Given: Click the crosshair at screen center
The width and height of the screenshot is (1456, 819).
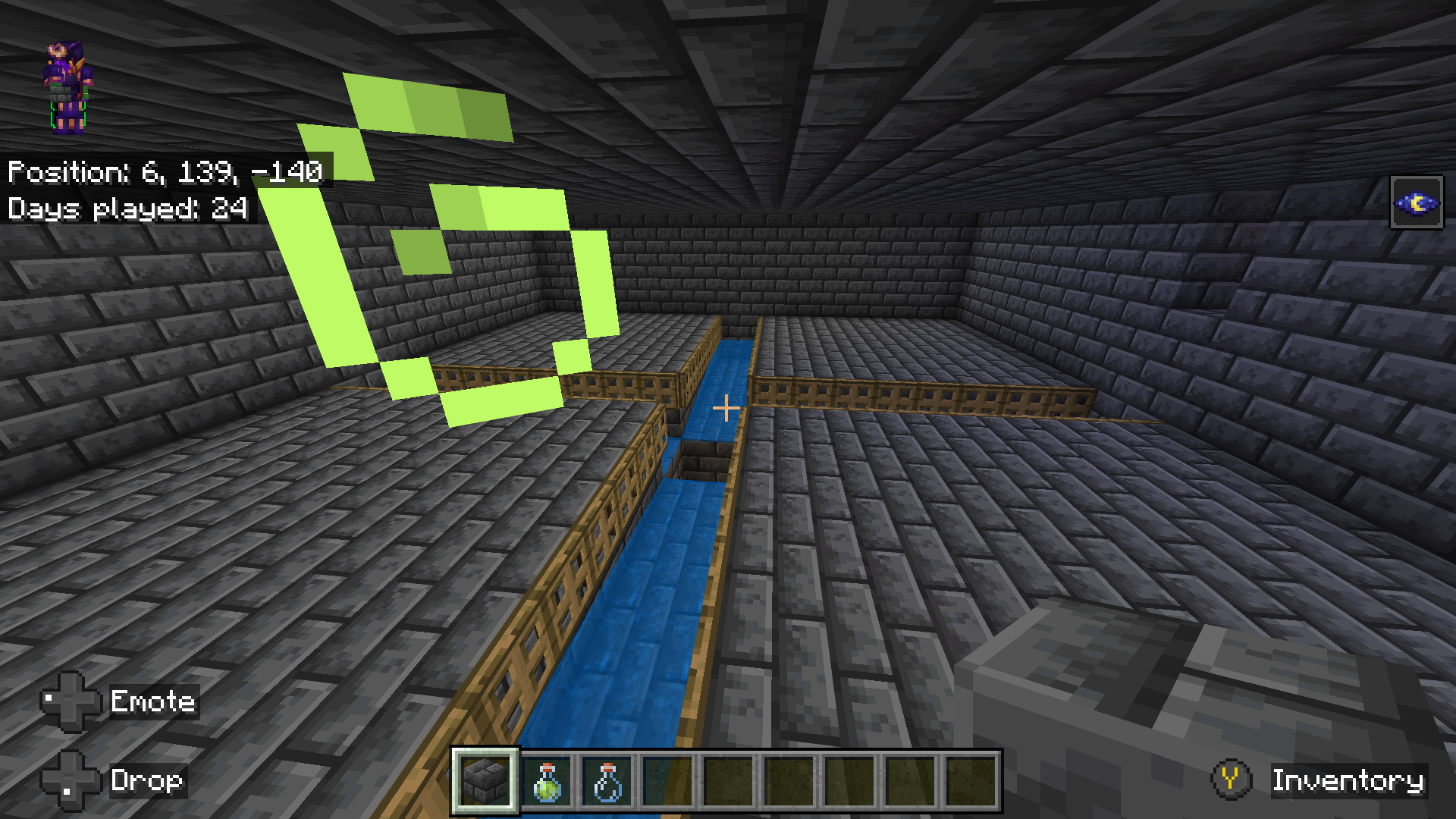Looking at the screenshot, I should point(726,408).
